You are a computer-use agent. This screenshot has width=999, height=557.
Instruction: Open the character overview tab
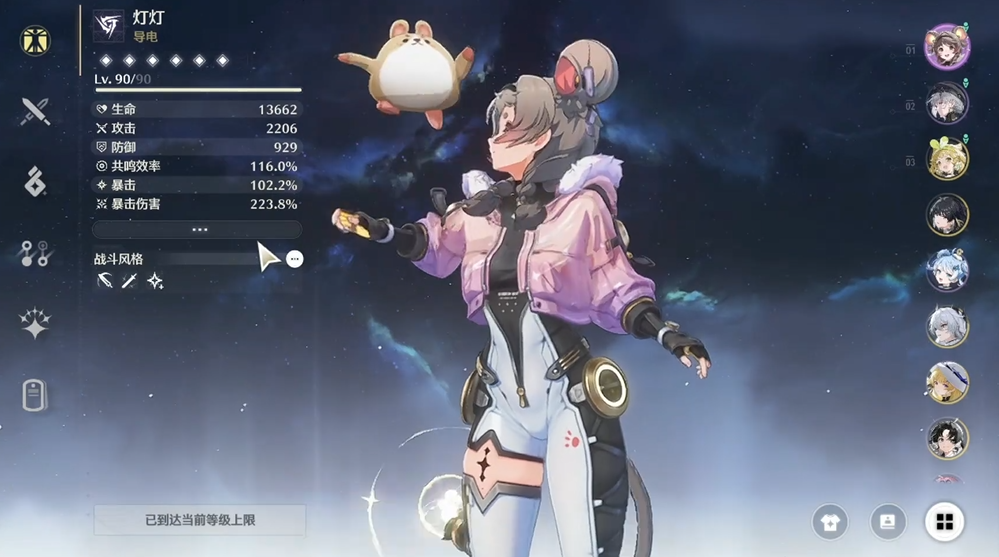(35, 41)
